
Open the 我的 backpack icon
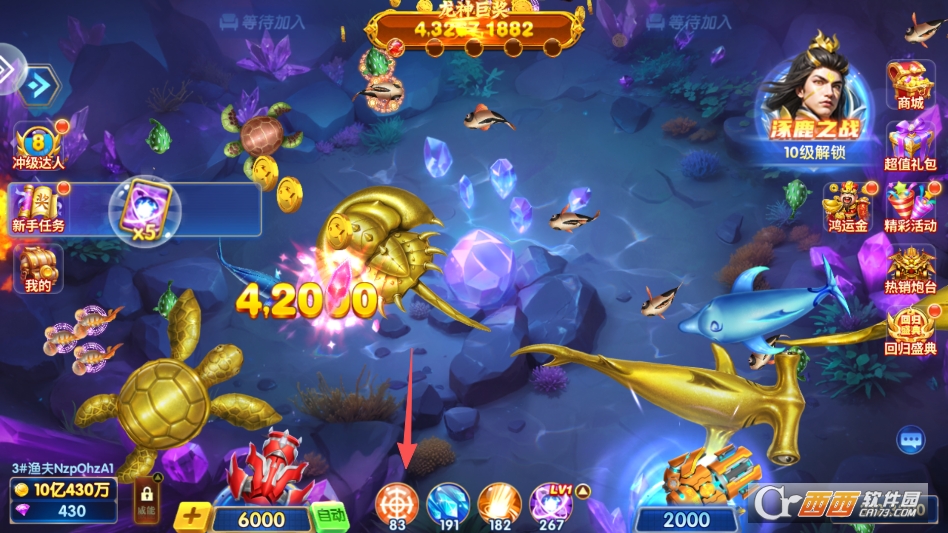click(x=39, y=268)
